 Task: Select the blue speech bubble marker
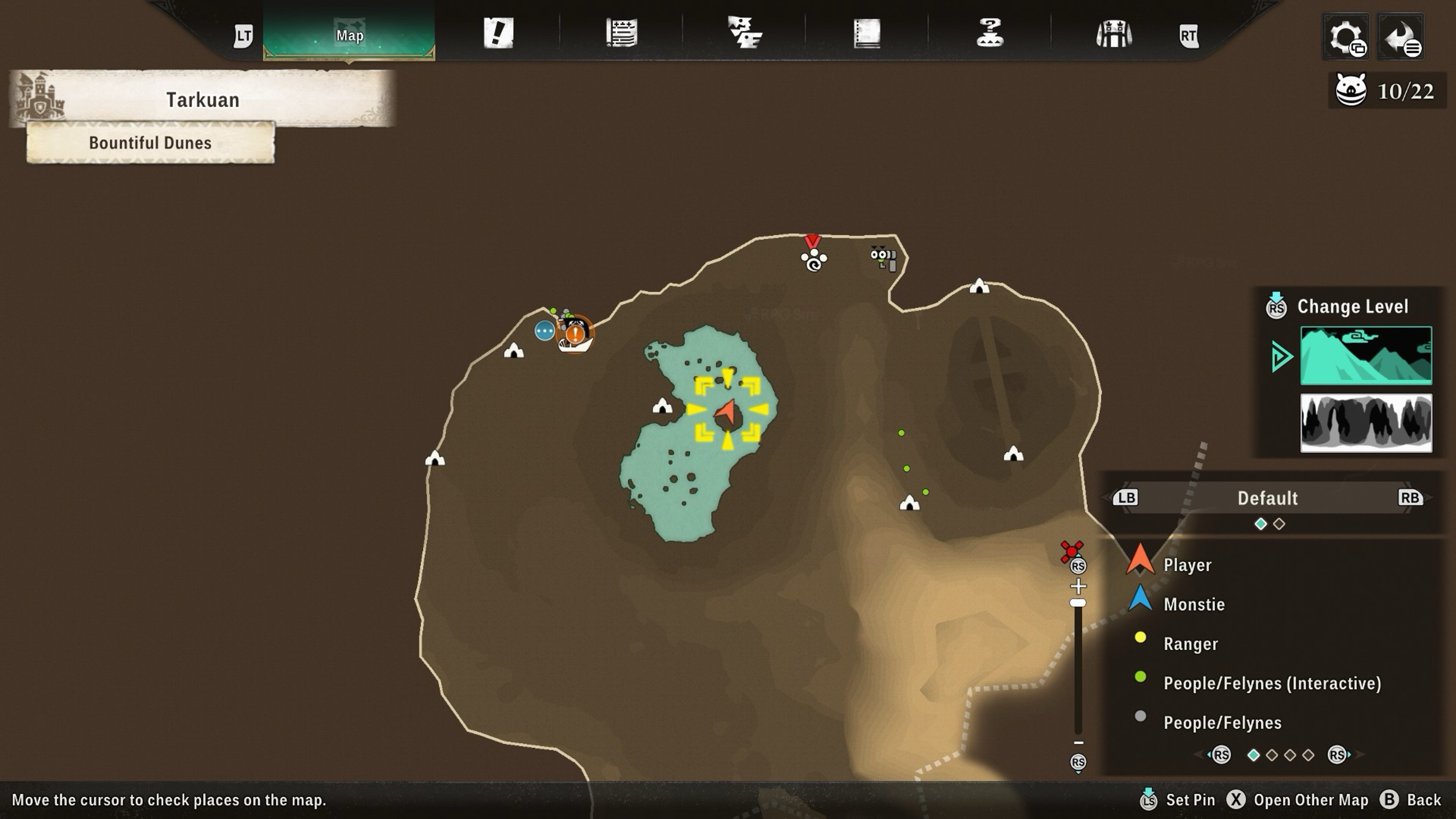coord(544,331)
